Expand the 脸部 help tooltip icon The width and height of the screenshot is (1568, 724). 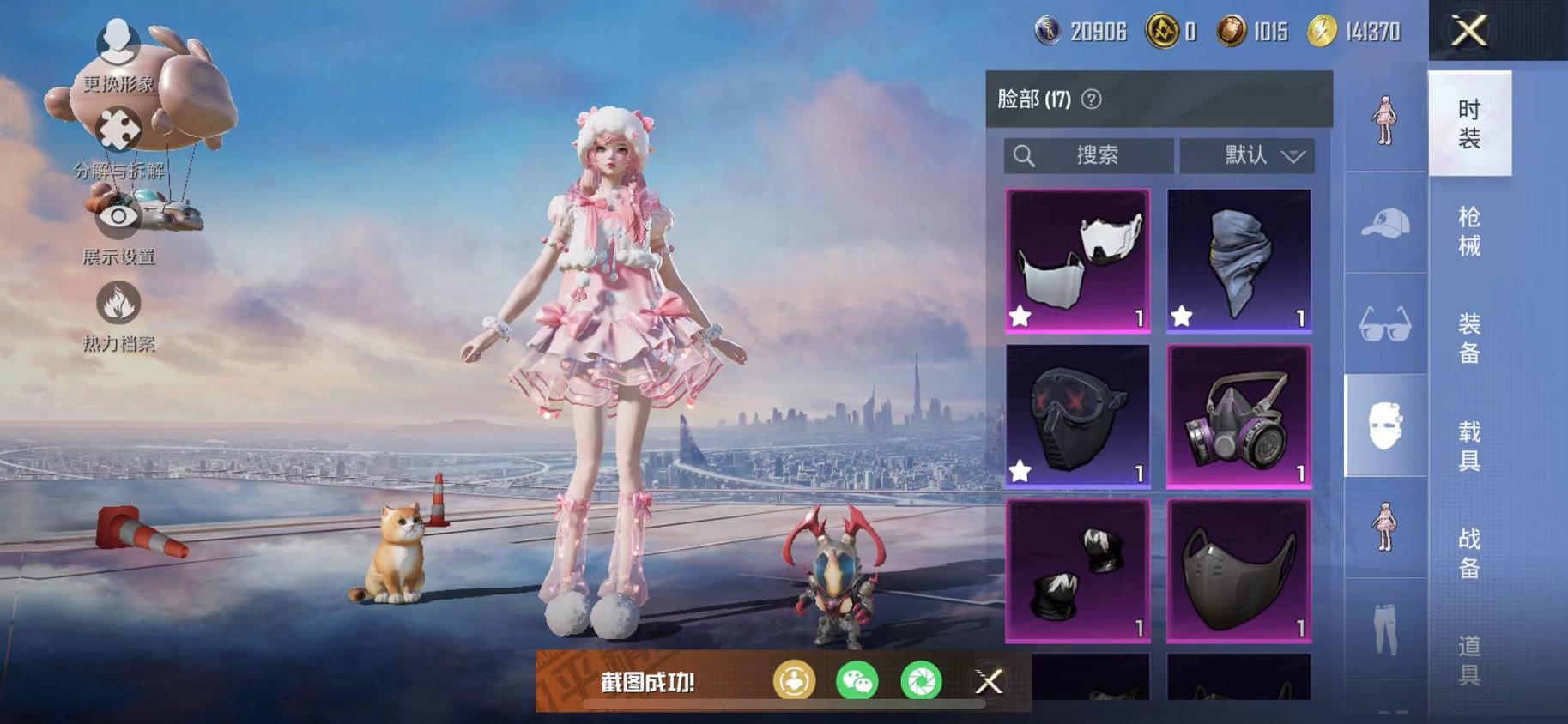tap(1091, 99)
